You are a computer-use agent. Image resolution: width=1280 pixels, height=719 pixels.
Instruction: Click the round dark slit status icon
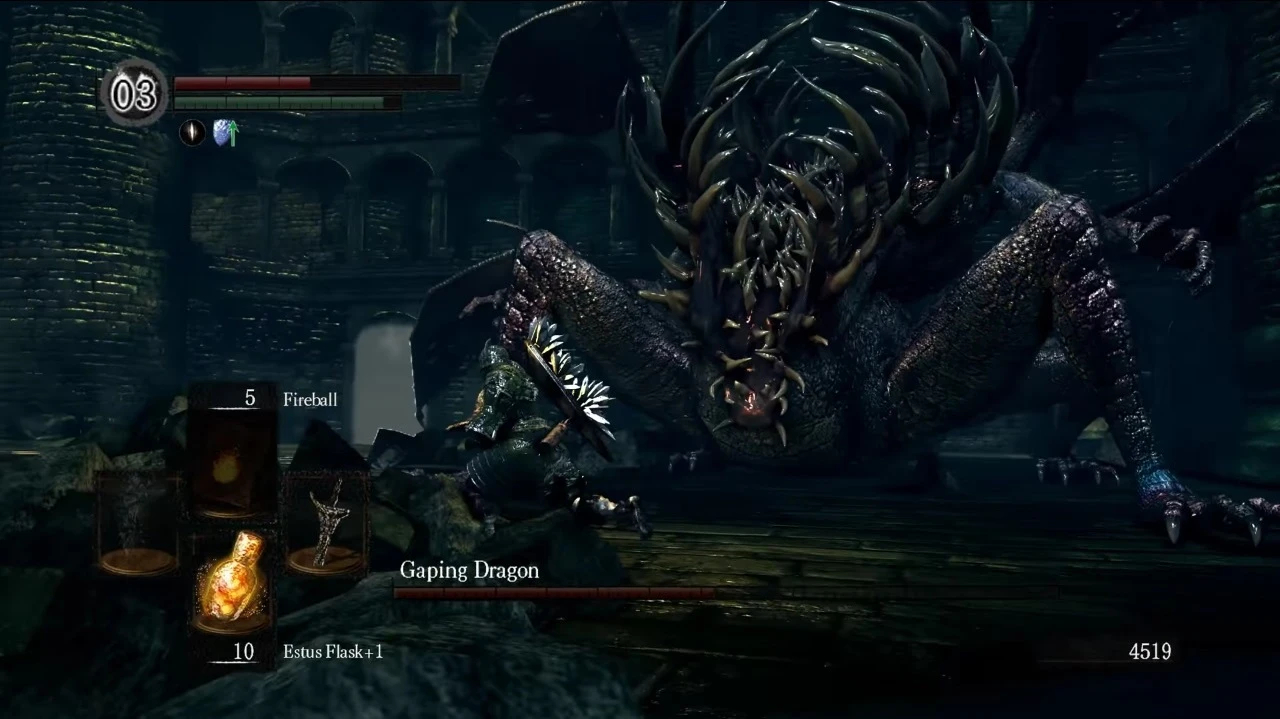(x=192, y=133)
